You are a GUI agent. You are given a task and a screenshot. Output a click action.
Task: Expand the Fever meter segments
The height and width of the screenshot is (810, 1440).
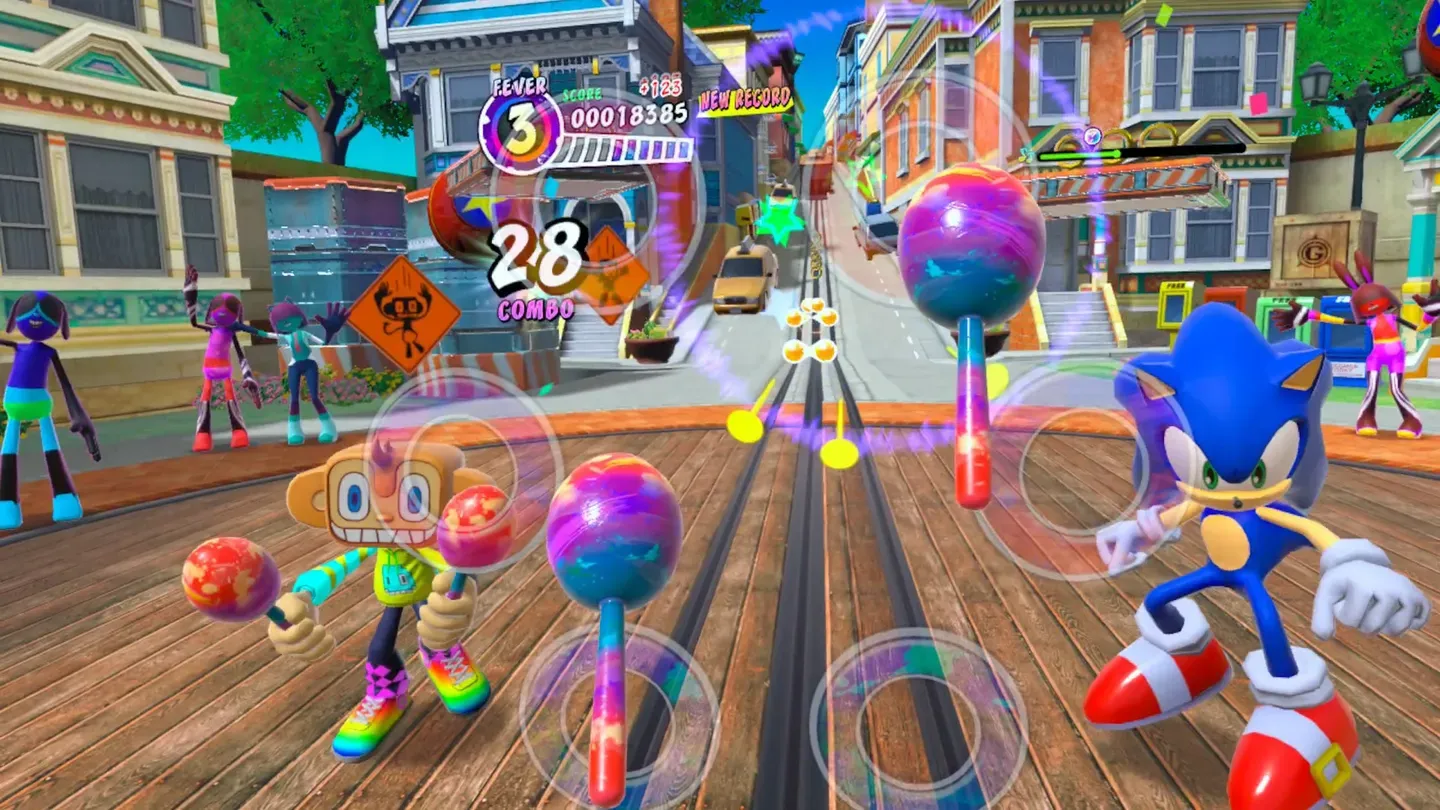(x=630, y=148)
